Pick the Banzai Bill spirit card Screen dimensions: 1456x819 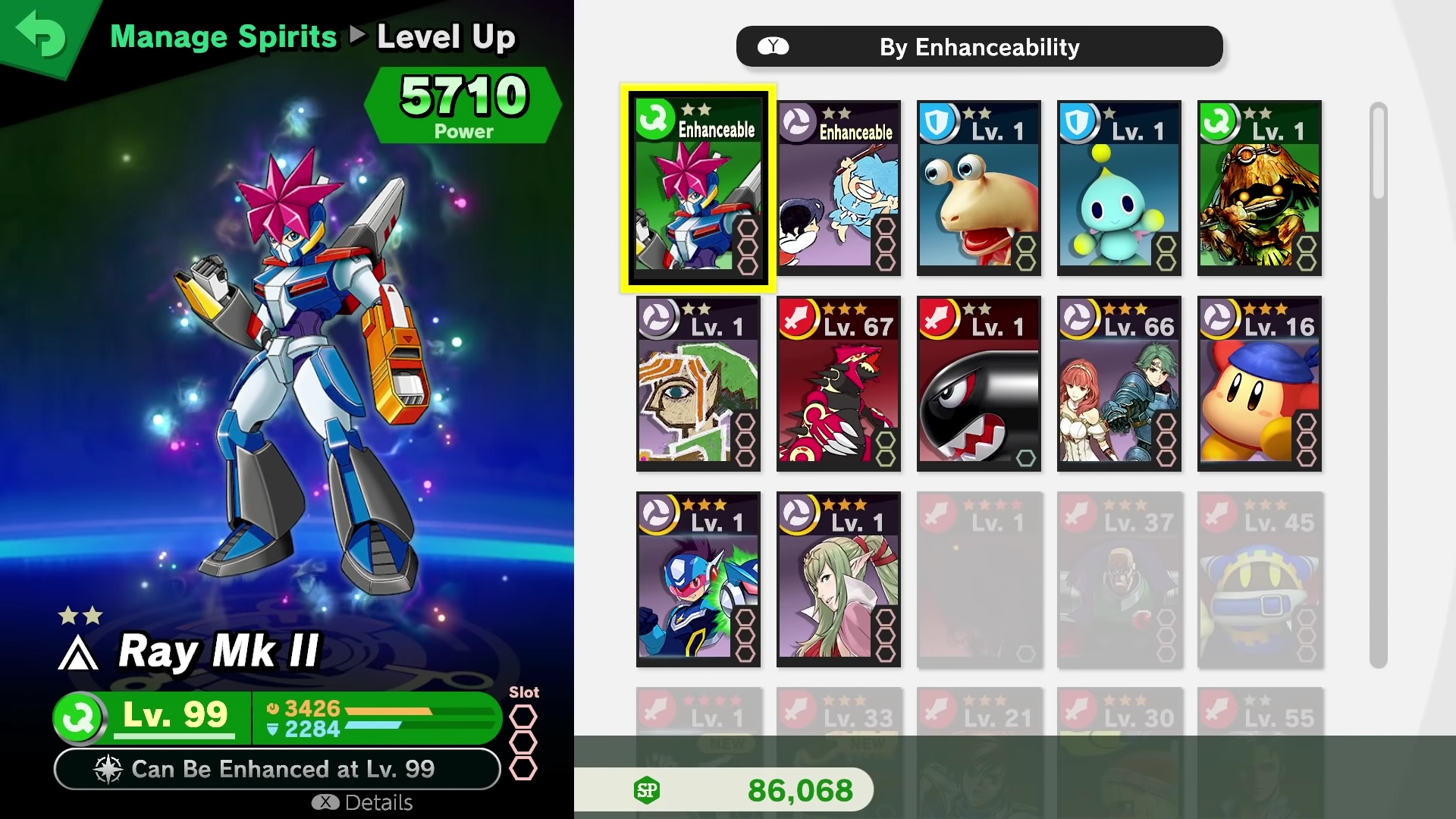coord(978,383)
